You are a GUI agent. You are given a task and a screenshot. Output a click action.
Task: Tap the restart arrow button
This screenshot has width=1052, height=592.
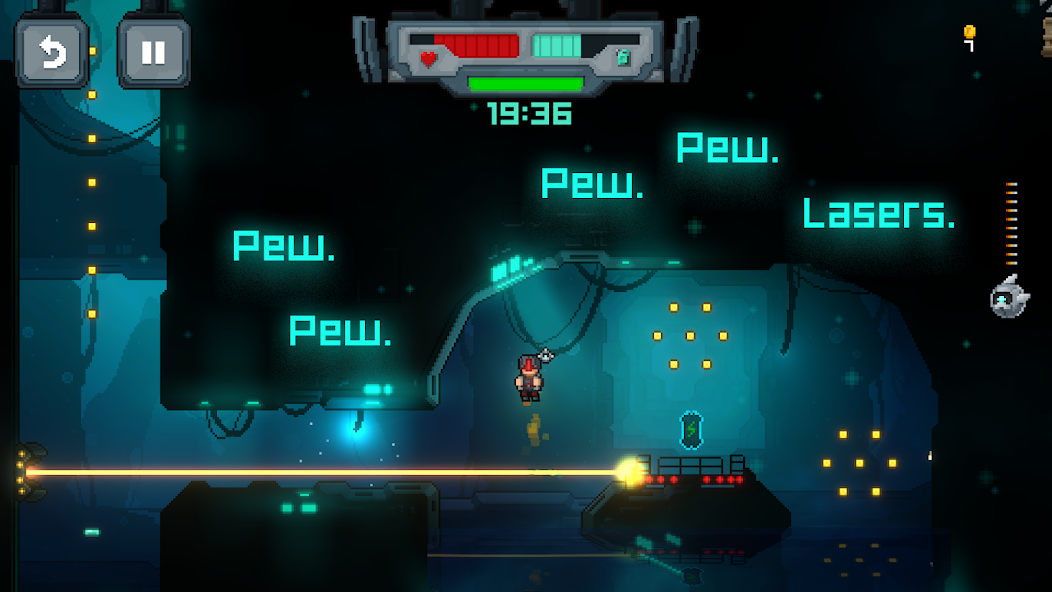(52, 53)
